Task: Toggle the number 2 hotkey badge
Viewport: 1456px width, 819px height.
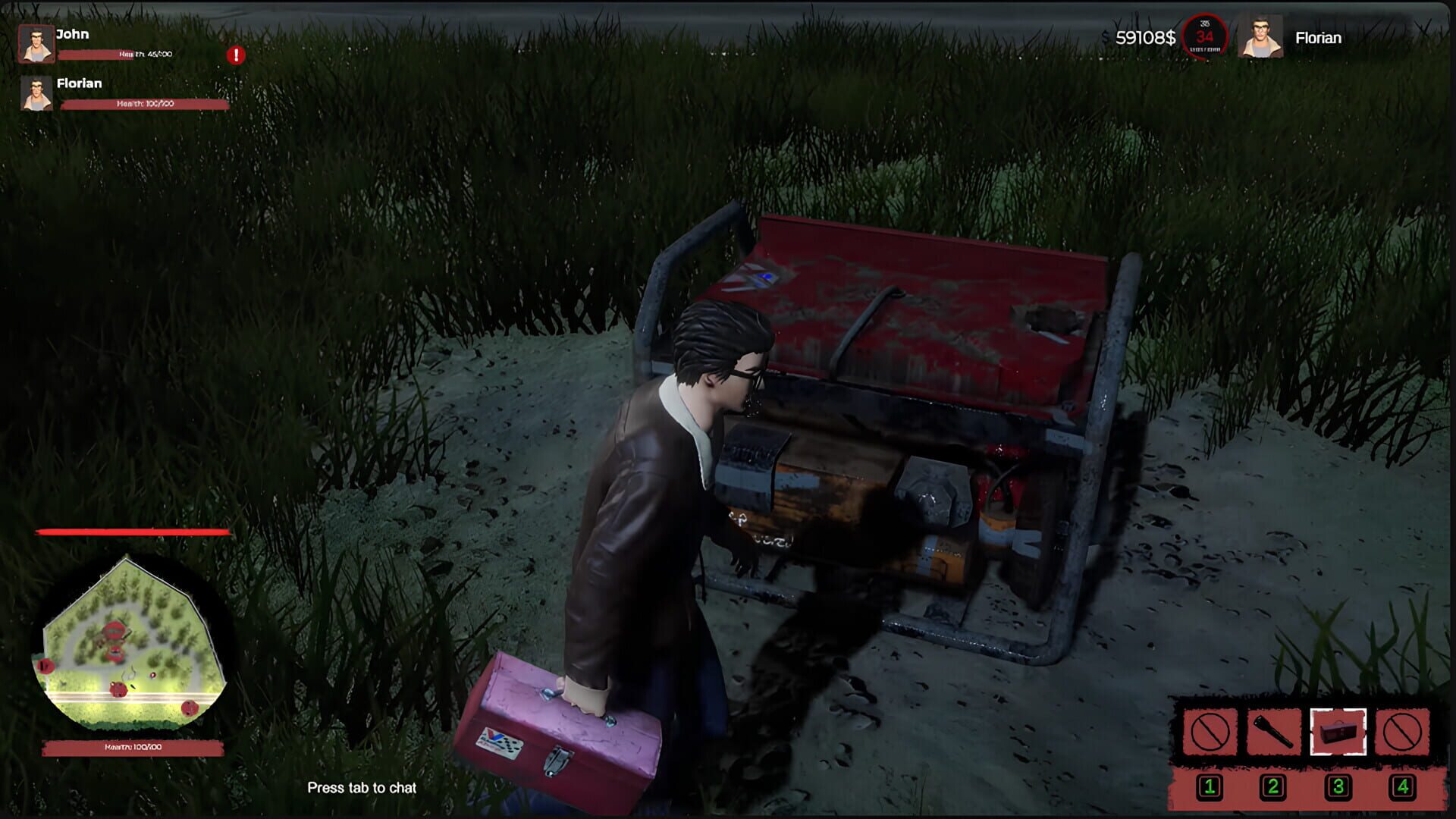Action: pyautogui.click(x=1274, y=787)
